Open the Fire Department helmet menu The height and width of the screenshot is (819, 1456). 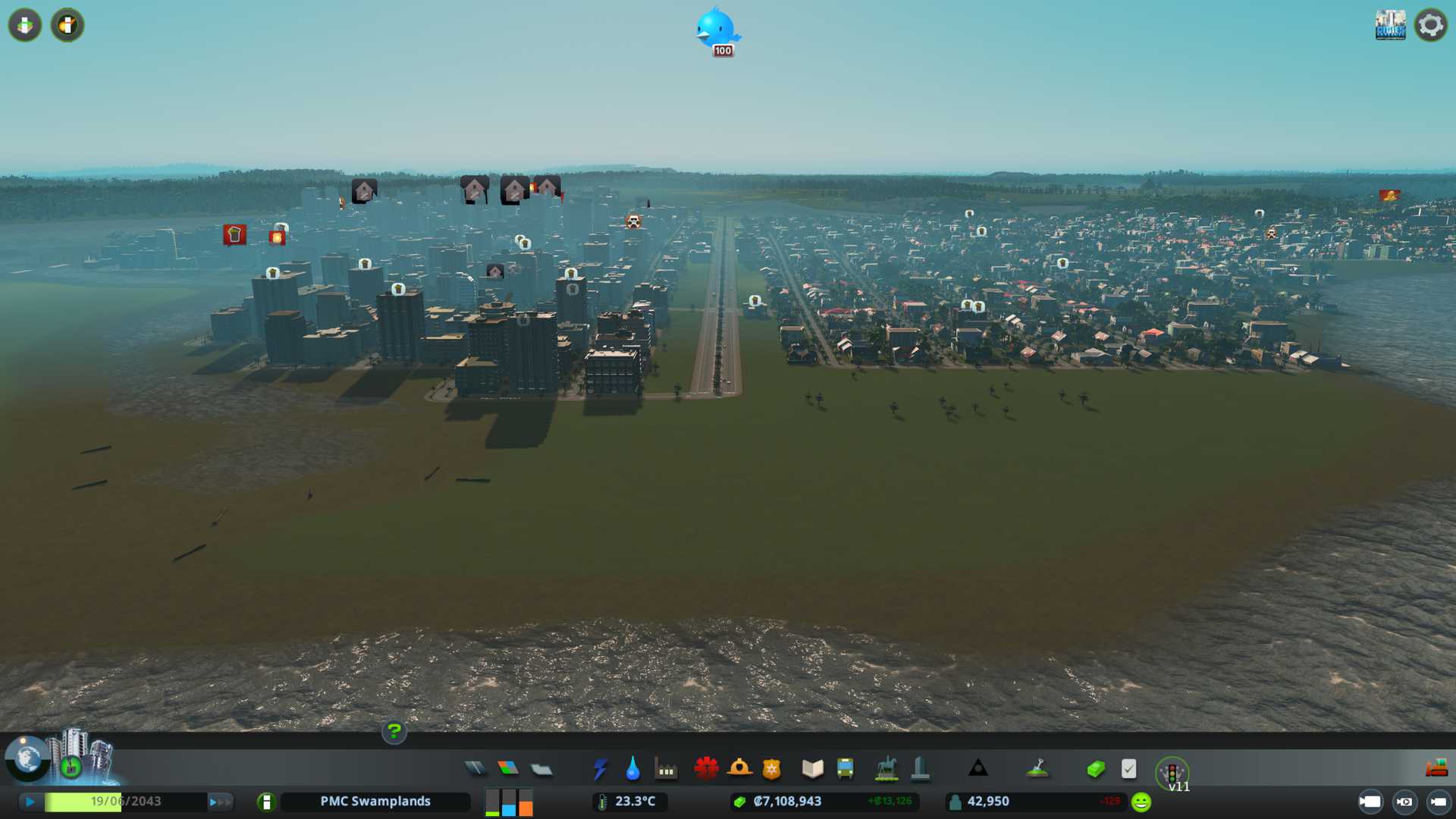pyautogui.click(x=739, y=769)
